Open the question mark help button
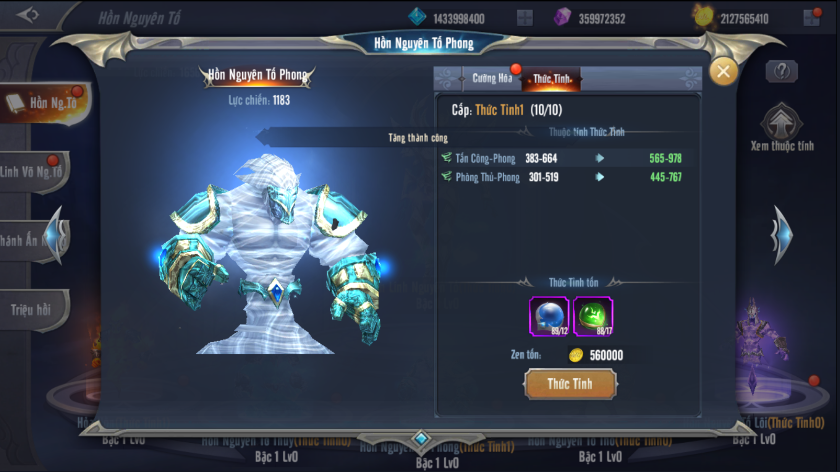 [x=781, y=71]
